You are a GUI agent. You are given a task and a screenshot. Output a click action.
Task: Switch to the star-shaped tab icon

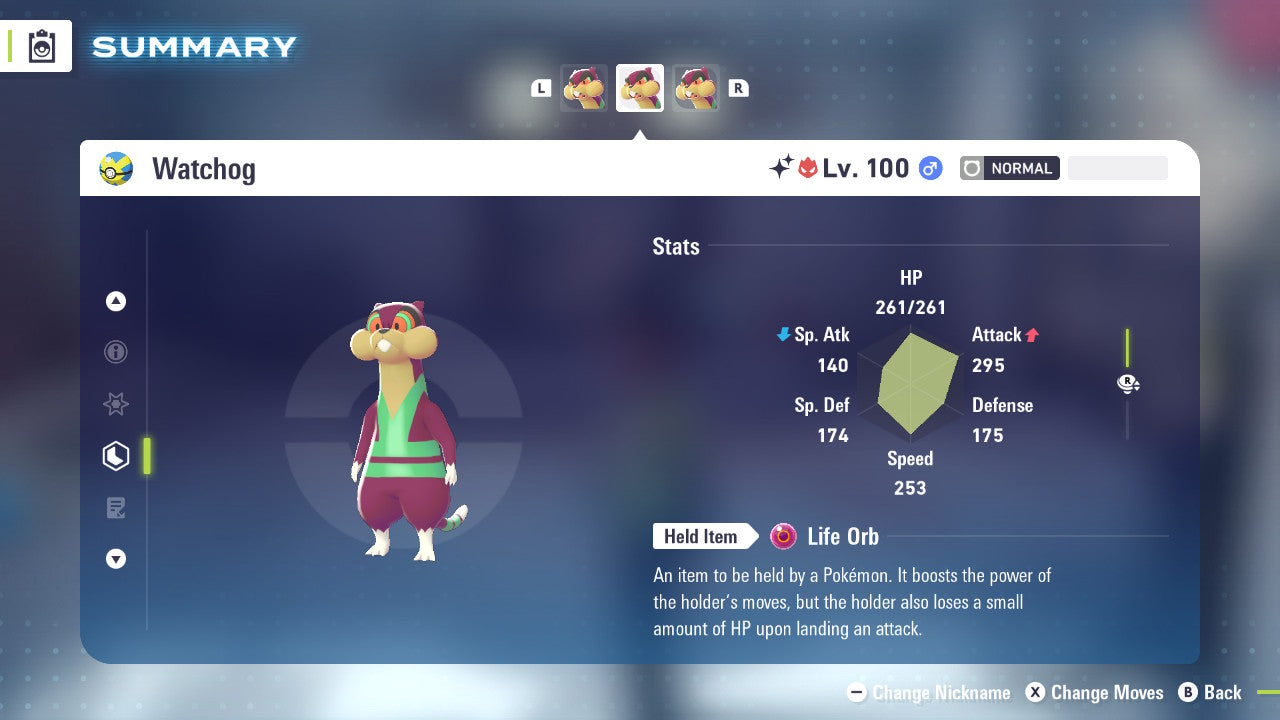pyautogui.click(x=116, y=404)
